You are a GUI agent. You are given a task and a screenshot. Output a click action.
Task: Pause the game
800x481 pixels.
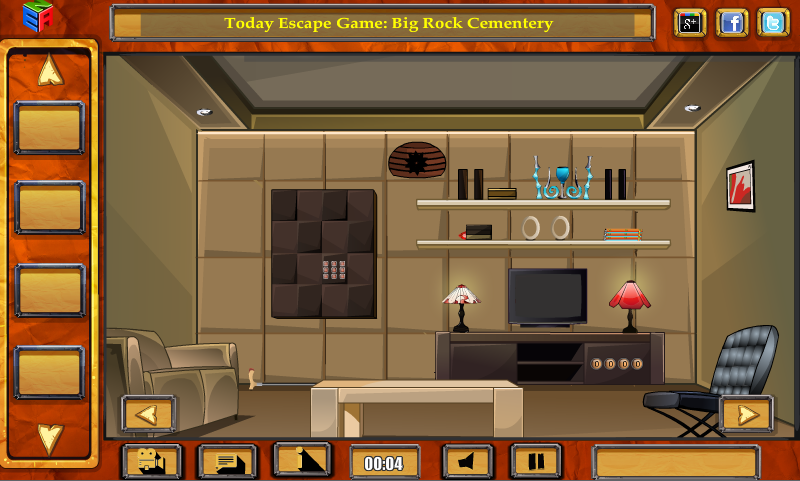(x=536, y=462)
